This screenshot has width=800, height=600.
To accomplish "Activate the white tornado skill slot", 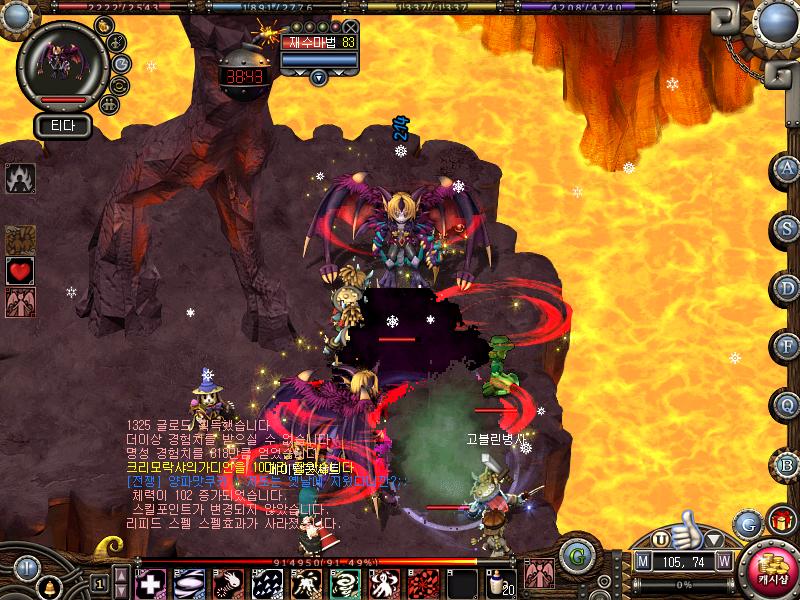I will (x=343, y=583).
